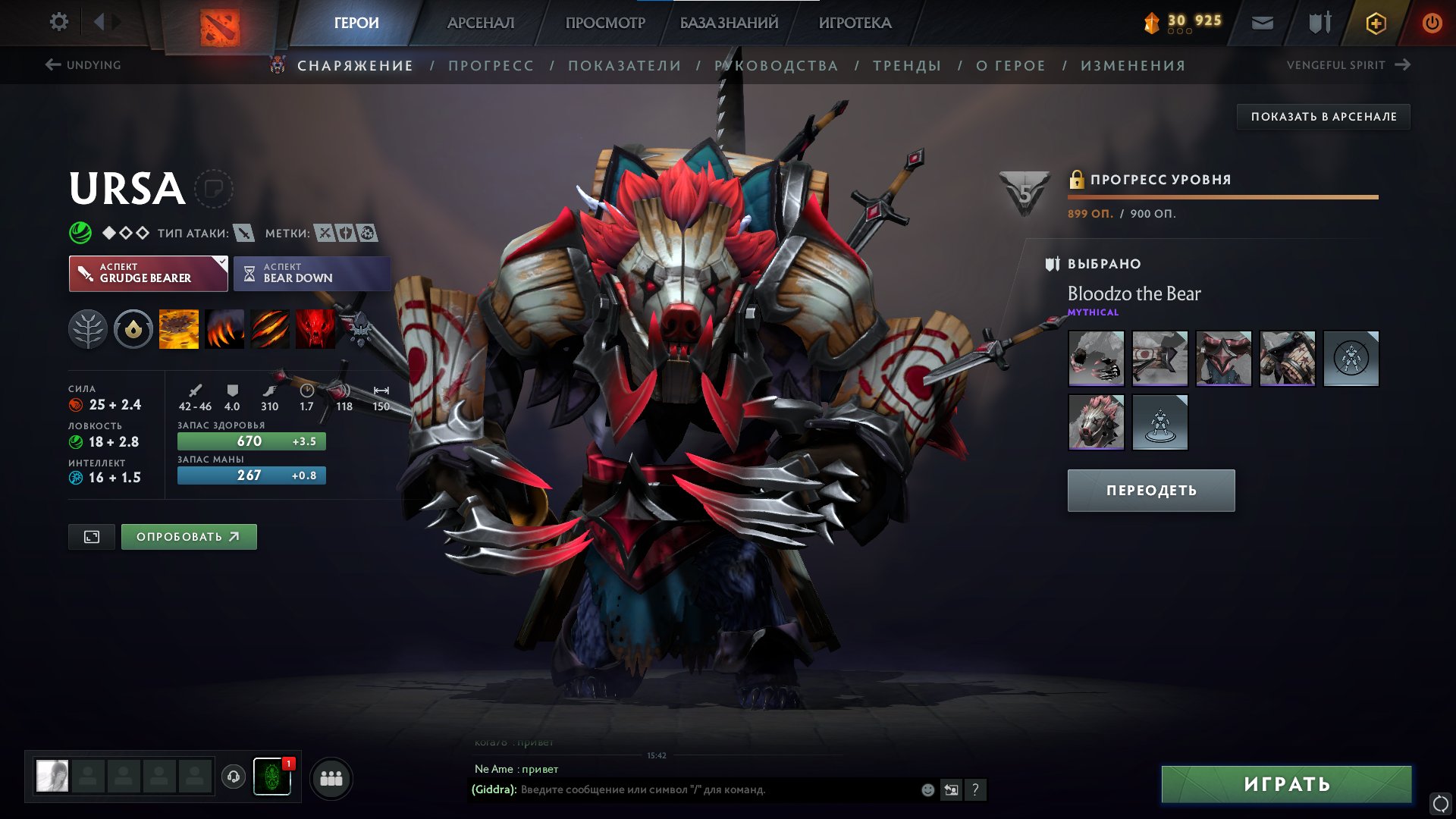Image resolution: width=1456 pixels, height=819 pixels.
Task: Quit via the red power button
Action: click(1432, 23)
